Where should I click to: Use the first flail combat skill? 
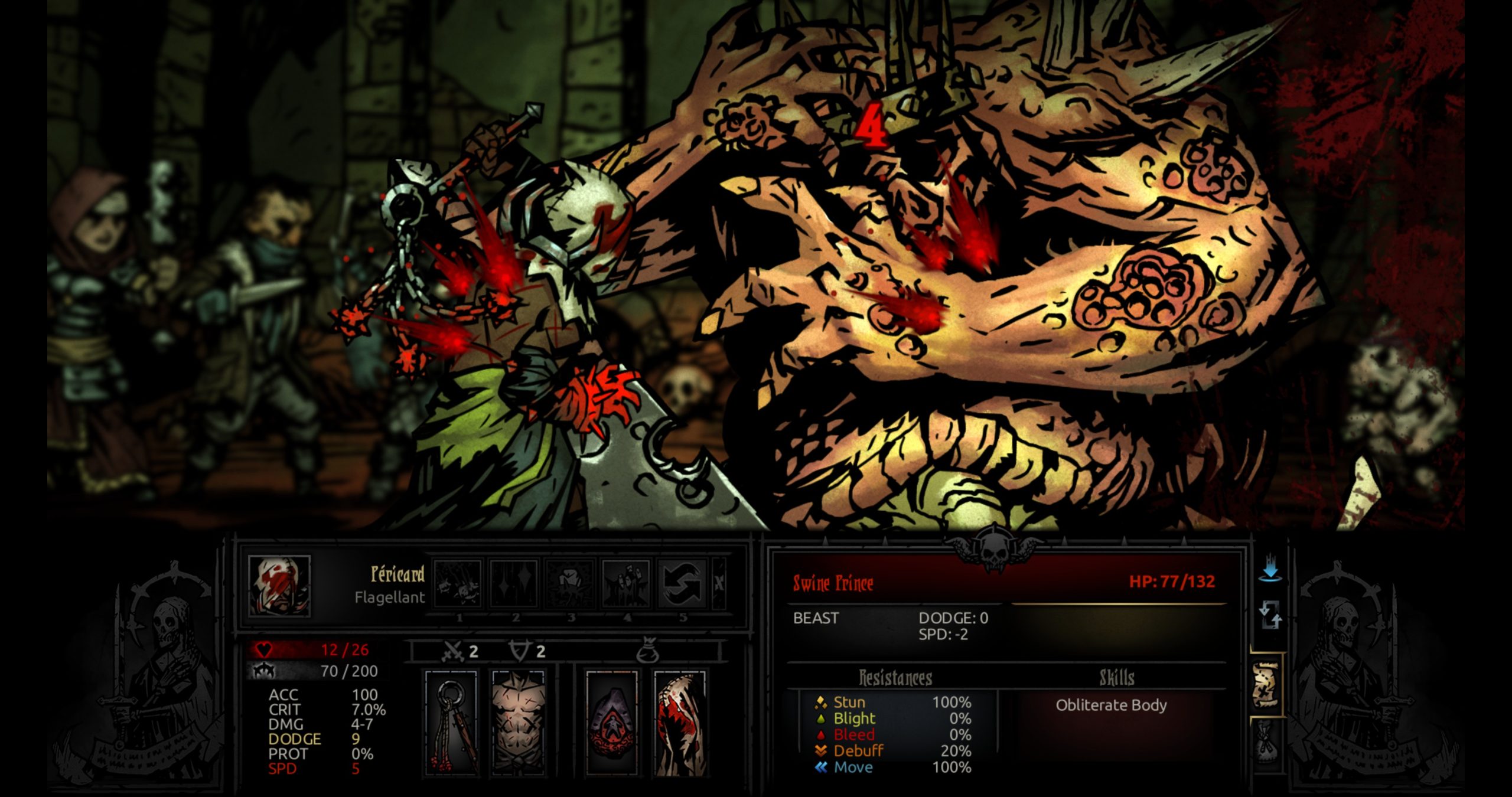[458, 583]
